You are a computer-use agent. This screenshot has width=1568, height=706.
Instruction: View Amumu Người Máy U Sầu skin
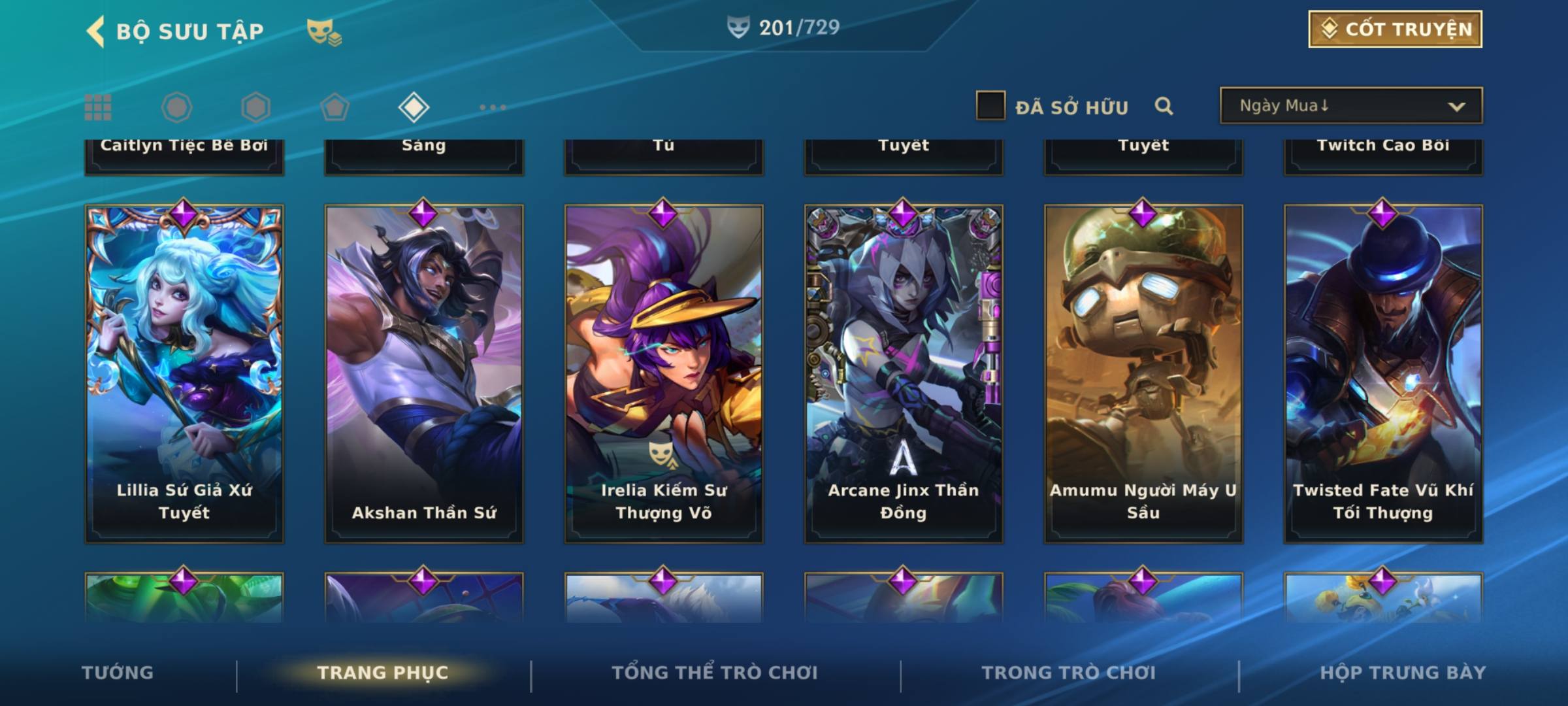coord(1143,374)
